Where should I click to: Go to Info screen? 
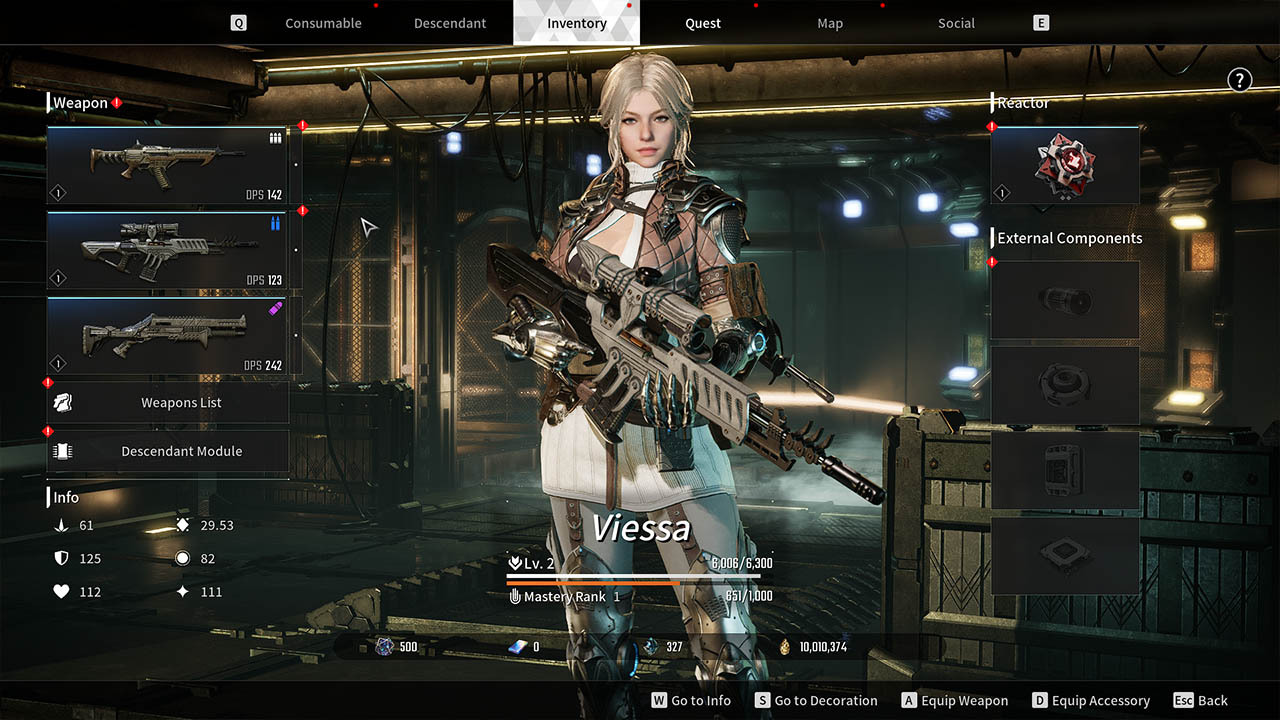(691, 701)
